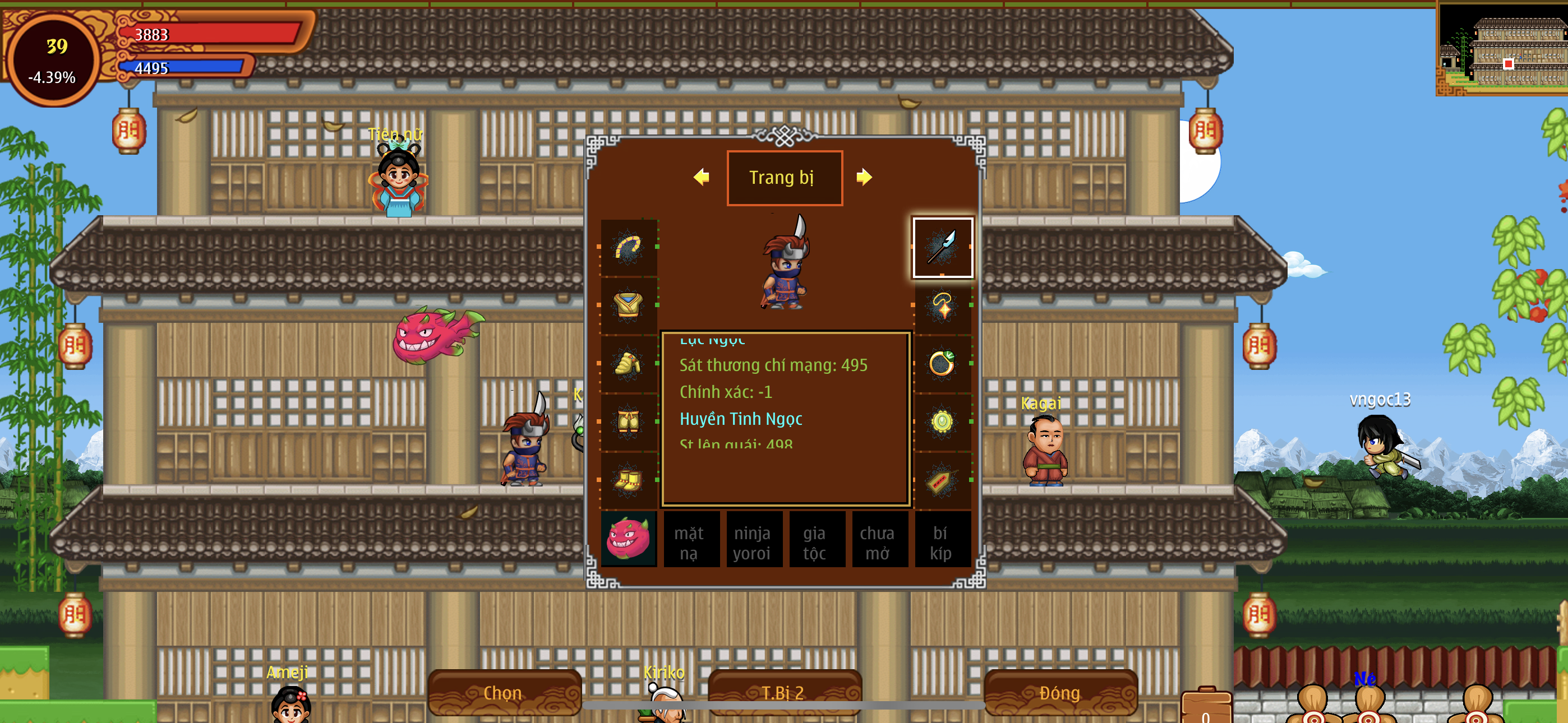Select the gloves equipment slot
1568x723 pixels.
click(x=628, y=364)
